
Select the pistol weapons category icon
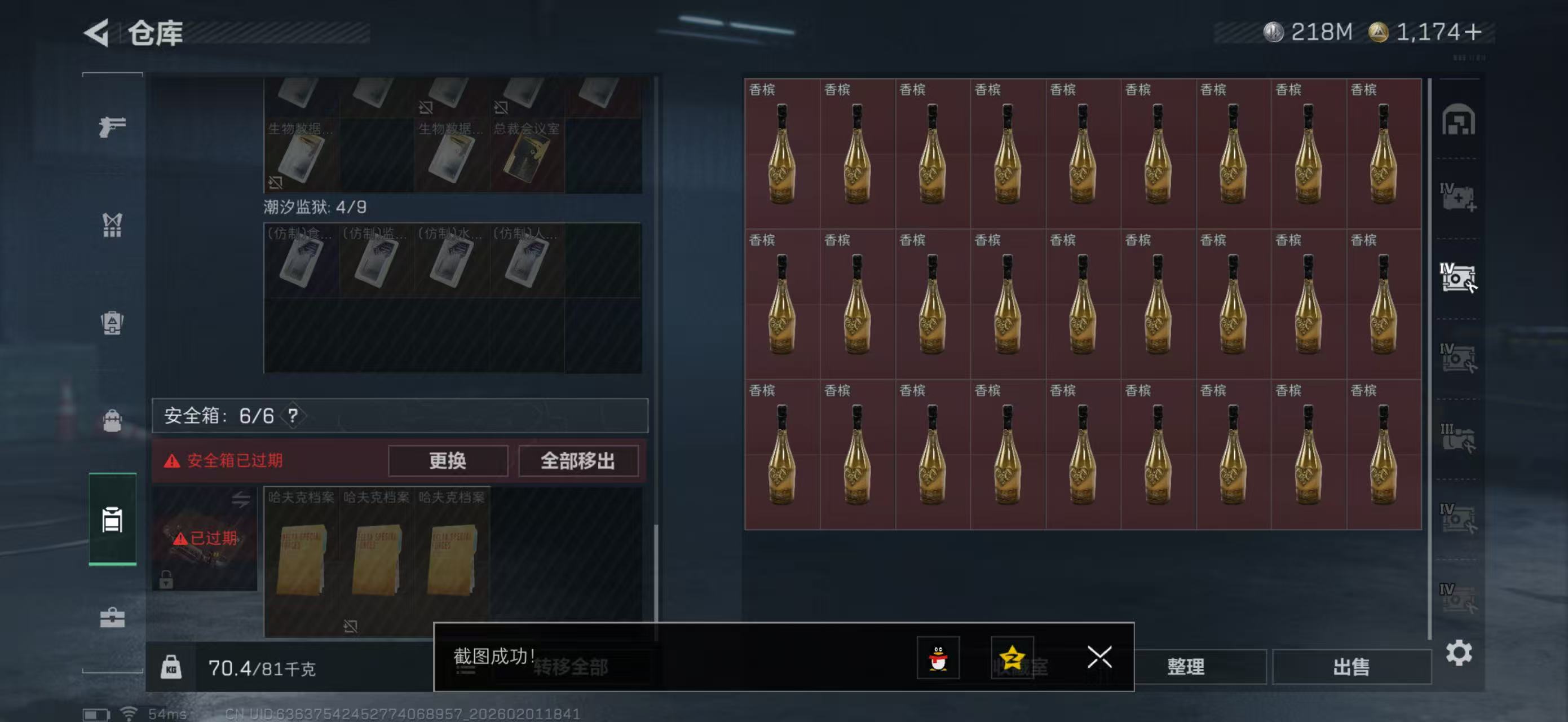click(x=112, y=126)
